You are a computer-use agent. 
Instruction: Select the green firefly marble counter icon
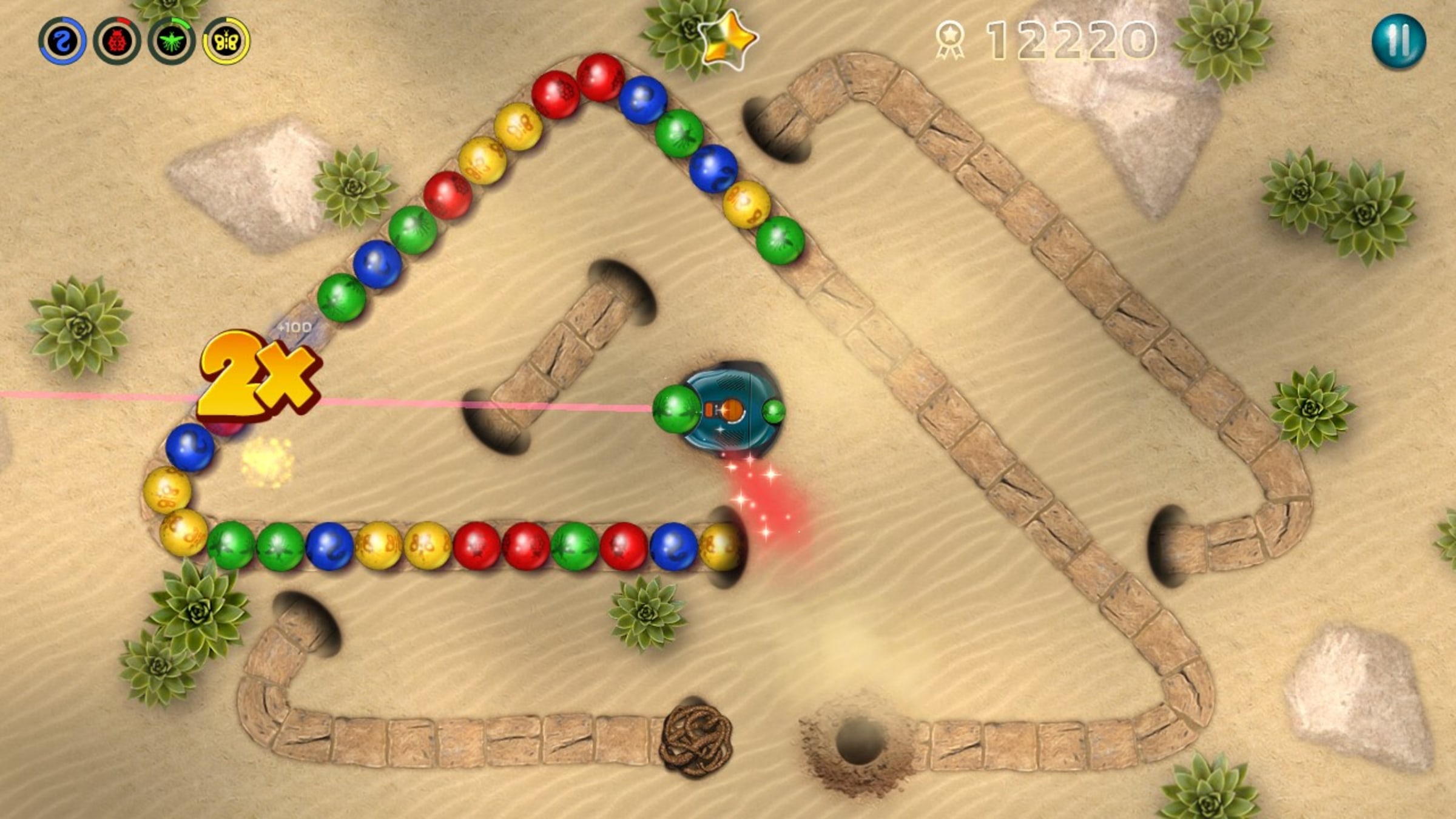click(172, 39)
